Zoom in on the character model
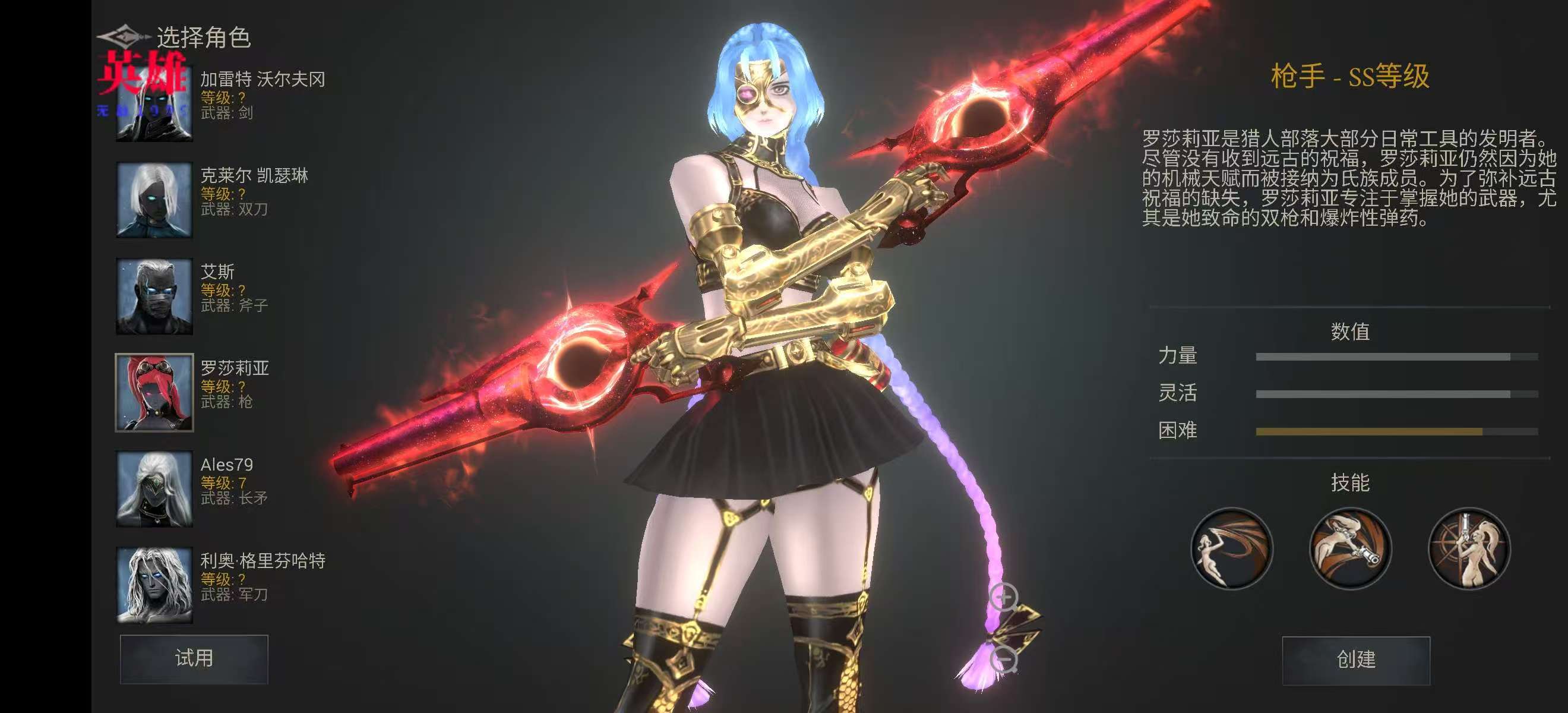 [1004, 597]
